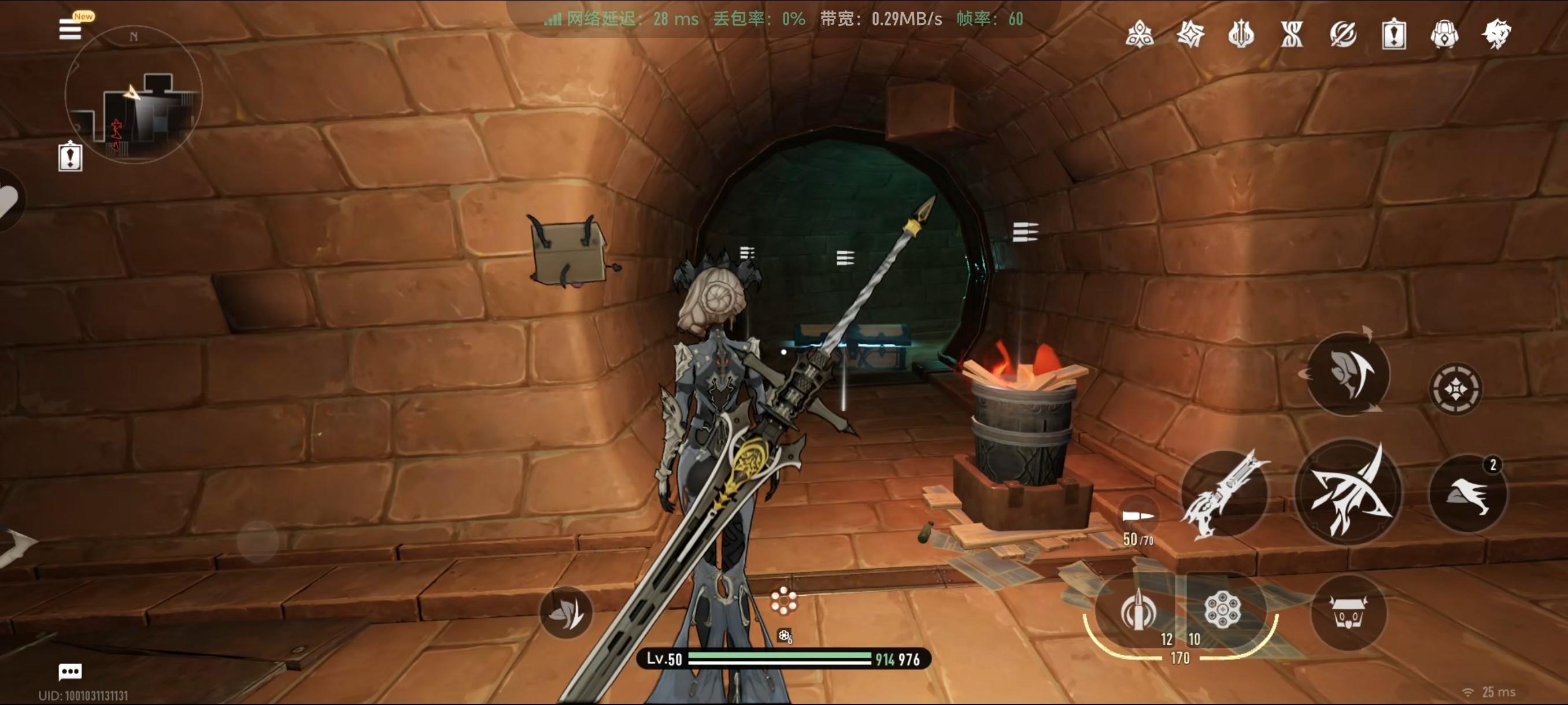1568x705 pixels.
Task: Trigger the large crossed-blades attack button
Action: tap(1349, 492)
